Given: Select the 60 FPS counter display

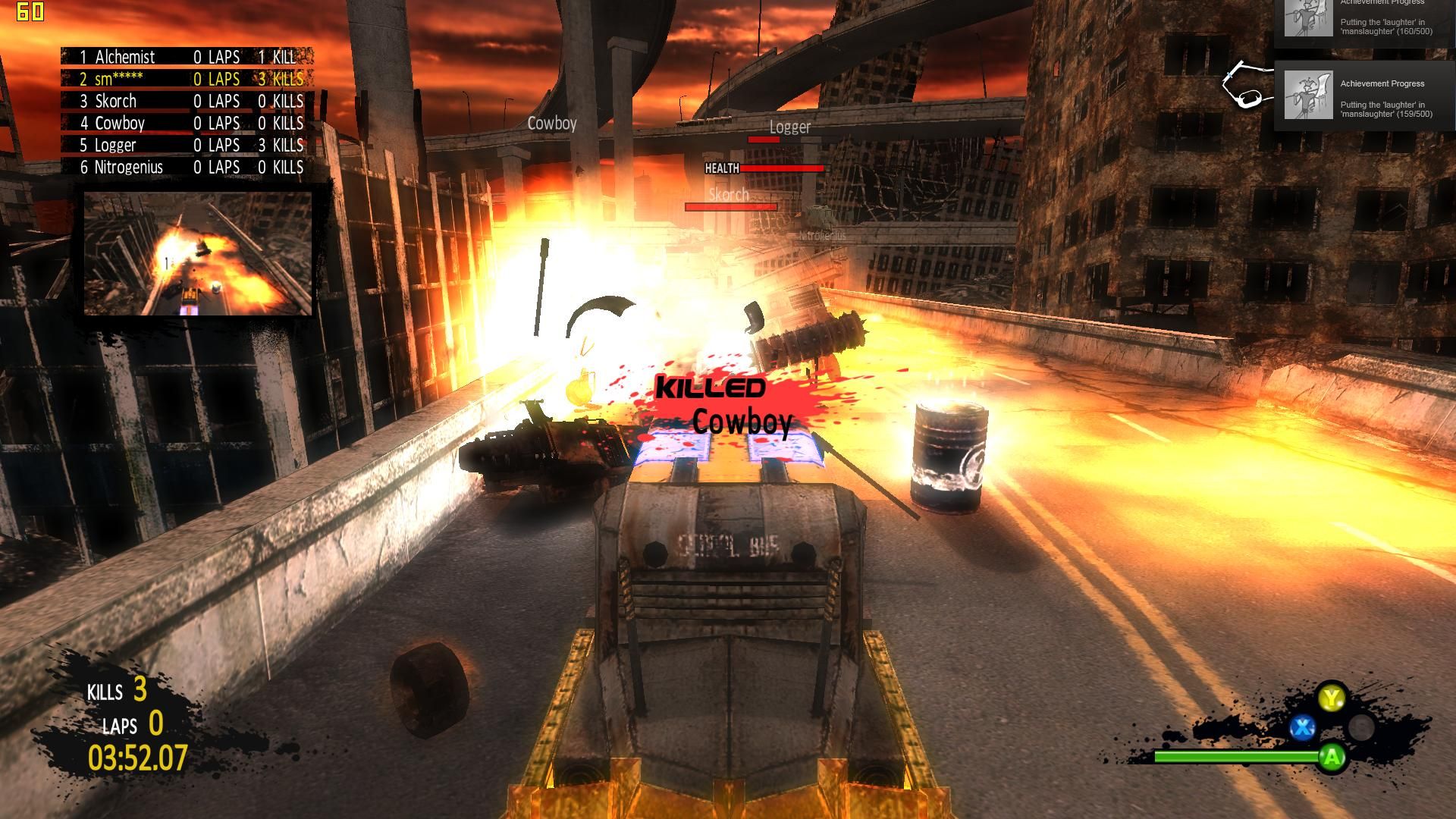Looking at the screenshot, I should click(x=32, y=11).
